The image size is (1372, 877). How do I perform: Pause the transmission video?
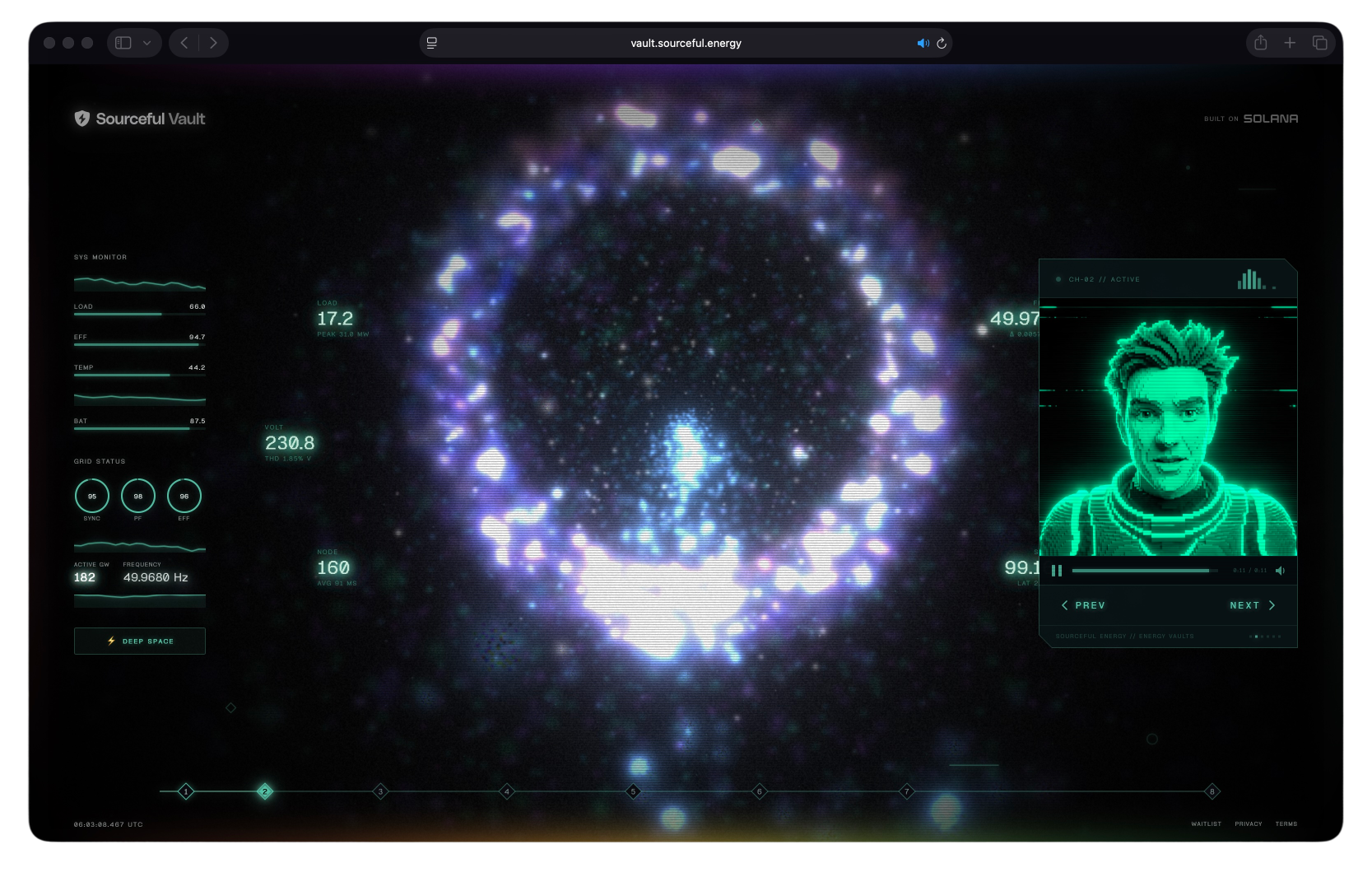[1057, 571]
